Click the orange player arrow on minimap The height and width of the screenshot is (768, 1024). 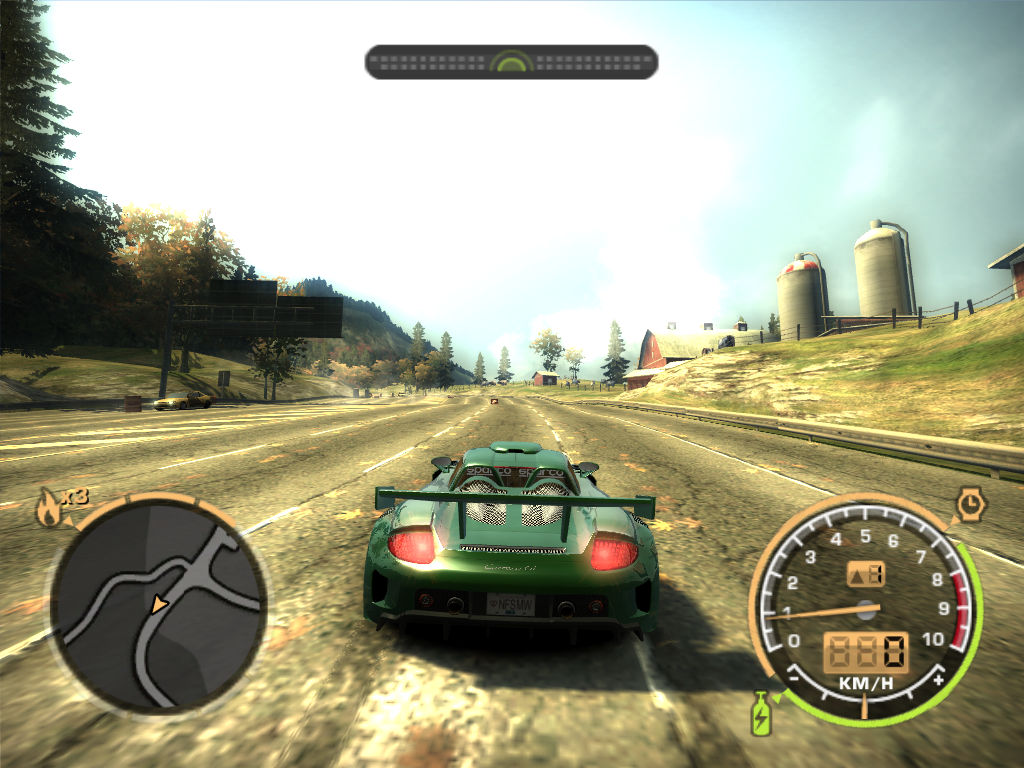click(x=158, y=605)
